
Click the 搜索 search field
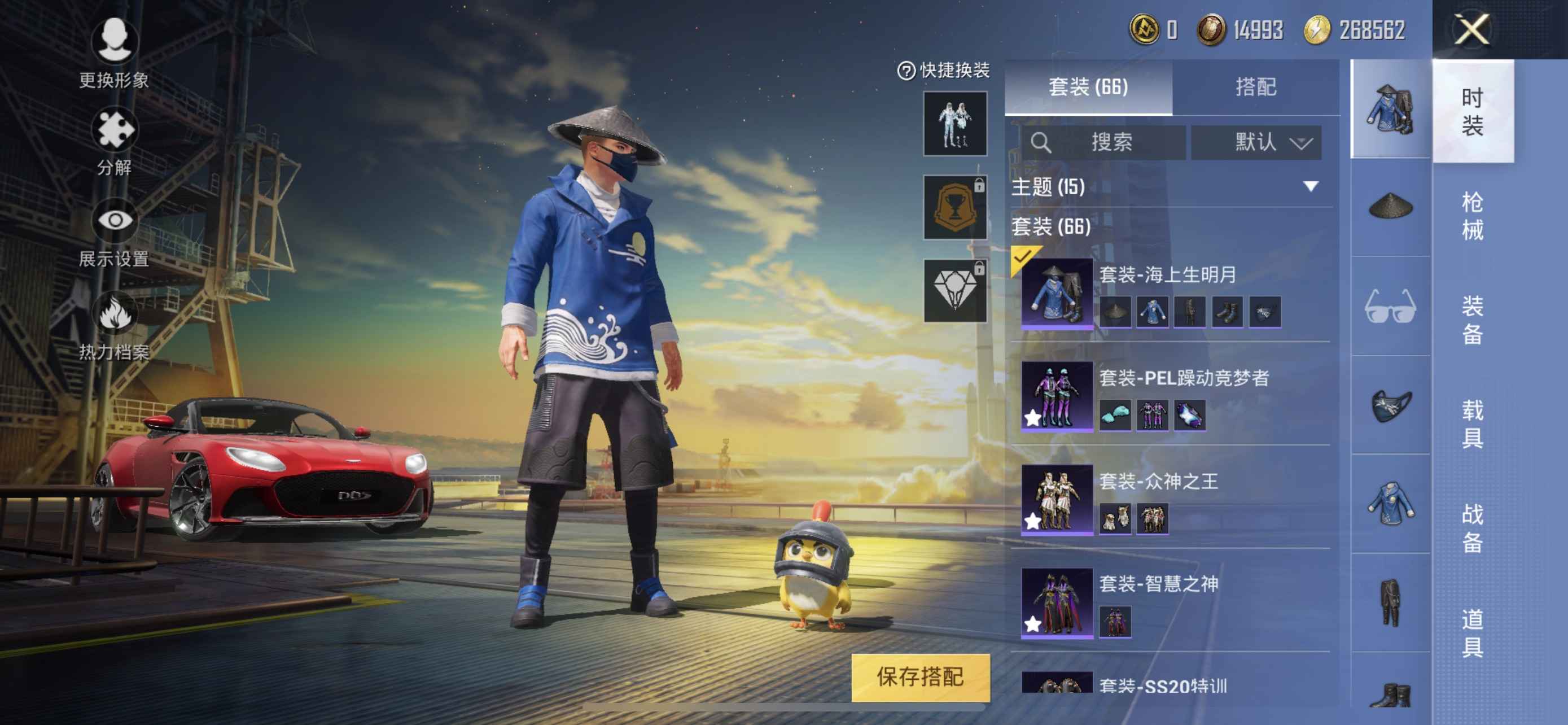(1103, 142)
